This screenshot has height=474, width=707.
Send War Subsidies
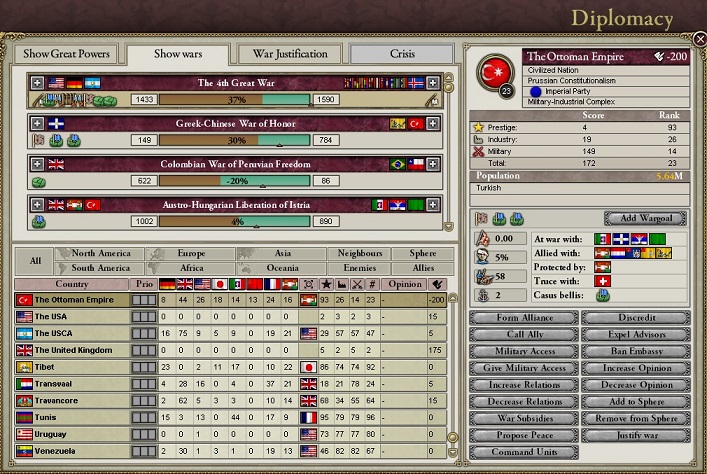click(523, 419)
